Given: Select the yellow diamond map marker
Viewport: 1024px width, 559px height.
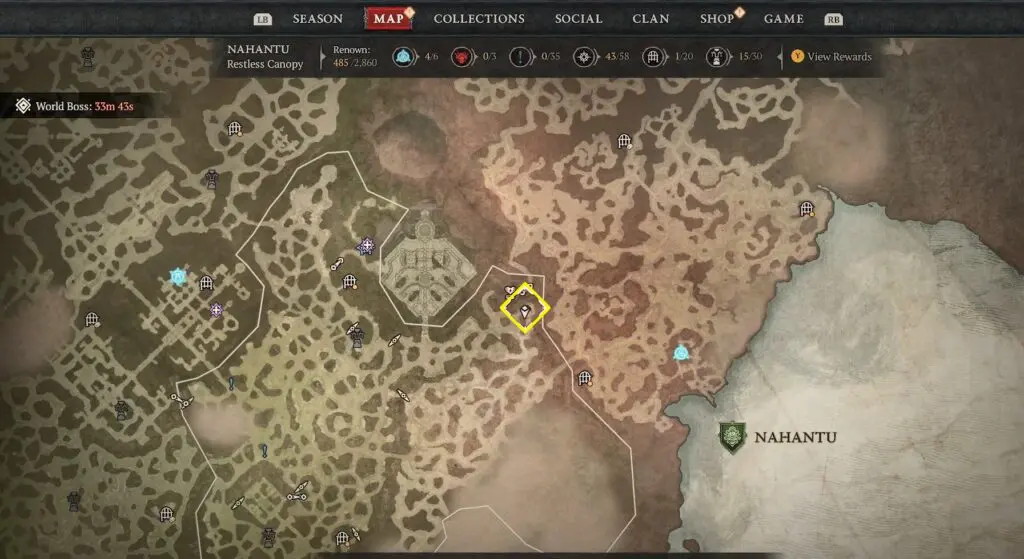Looking at the screenshot, I should 525,311.
